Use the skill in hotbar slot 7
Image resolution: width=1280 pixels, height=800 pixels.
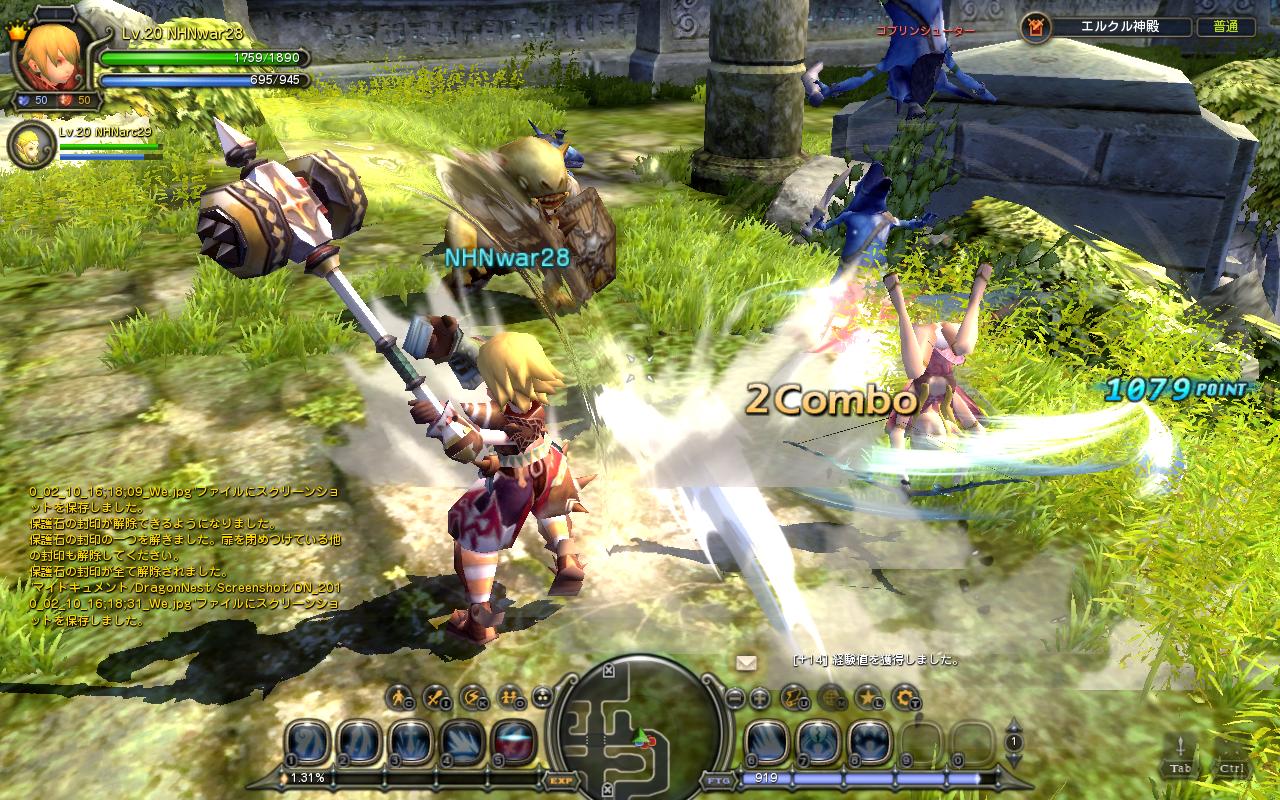pos(818,742)
